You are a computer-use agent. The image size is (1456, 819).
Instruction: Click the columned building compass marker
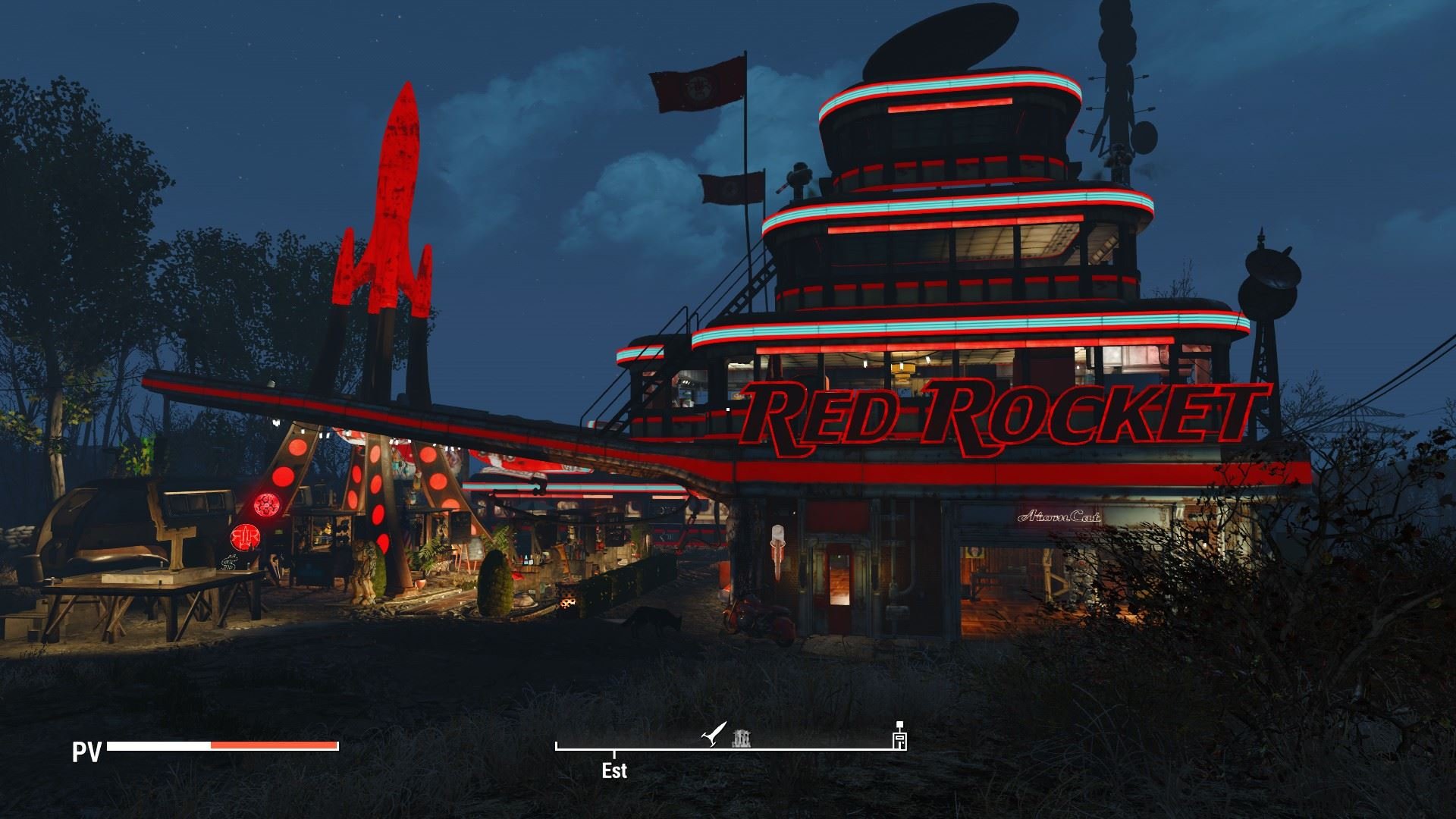(741, 738)
